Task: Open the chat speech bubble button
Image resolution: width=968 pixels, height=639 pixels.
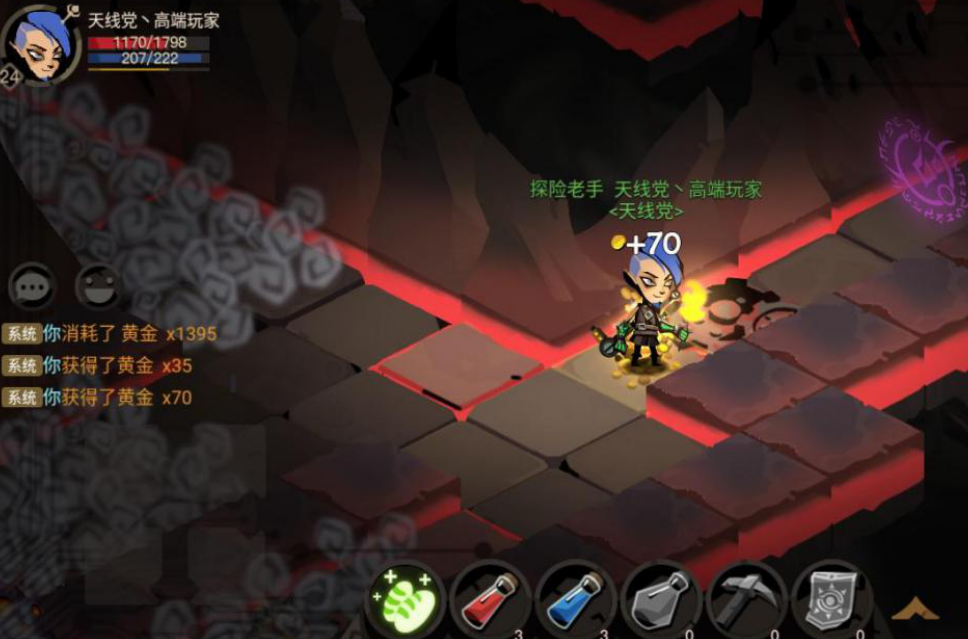Action: point(31,287)
